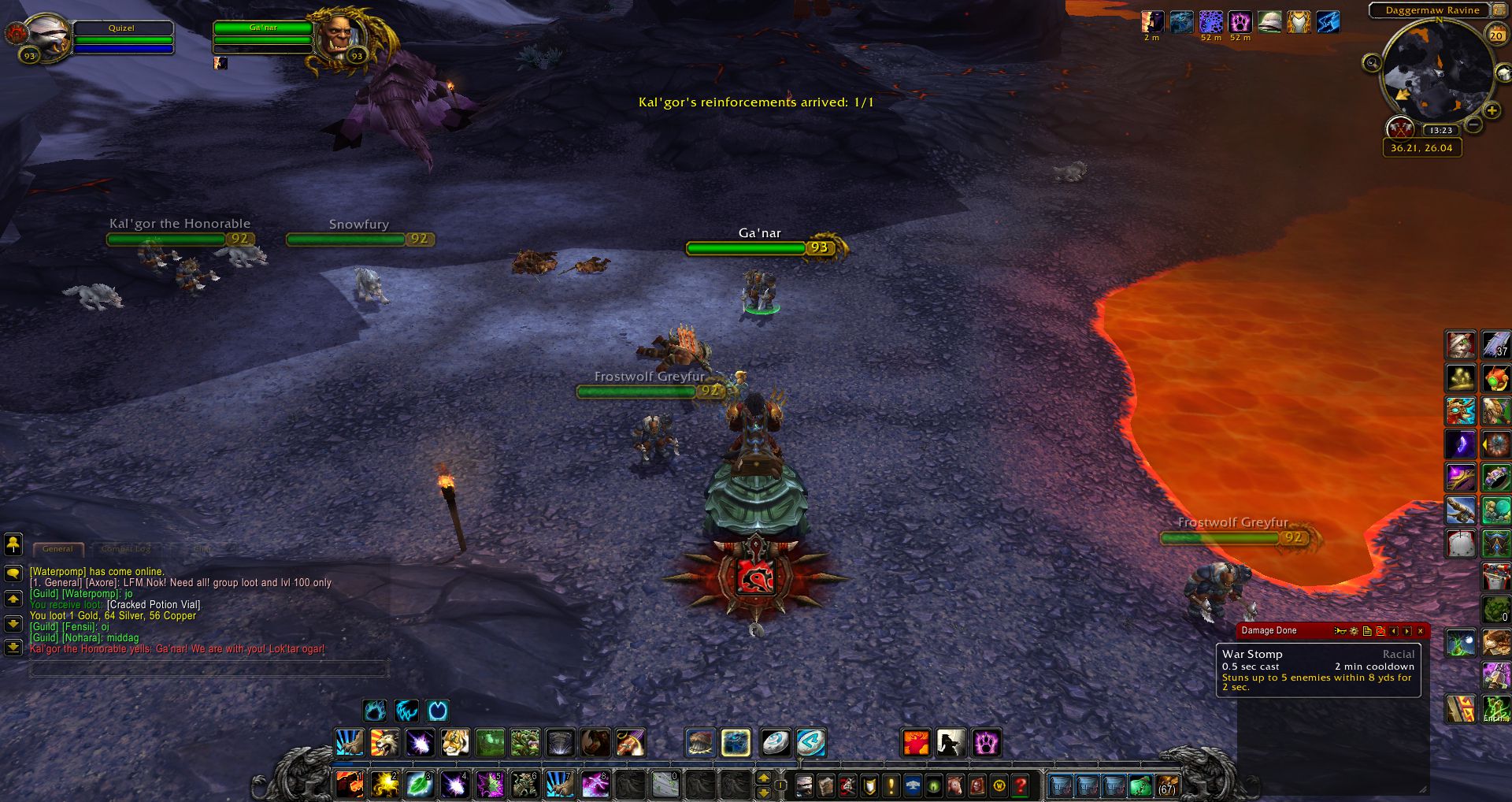Image resolution: width=1512 pixels, height=802 pixels.
Task: Open the yellow exclamation quest log button
Action: point(891,785)
